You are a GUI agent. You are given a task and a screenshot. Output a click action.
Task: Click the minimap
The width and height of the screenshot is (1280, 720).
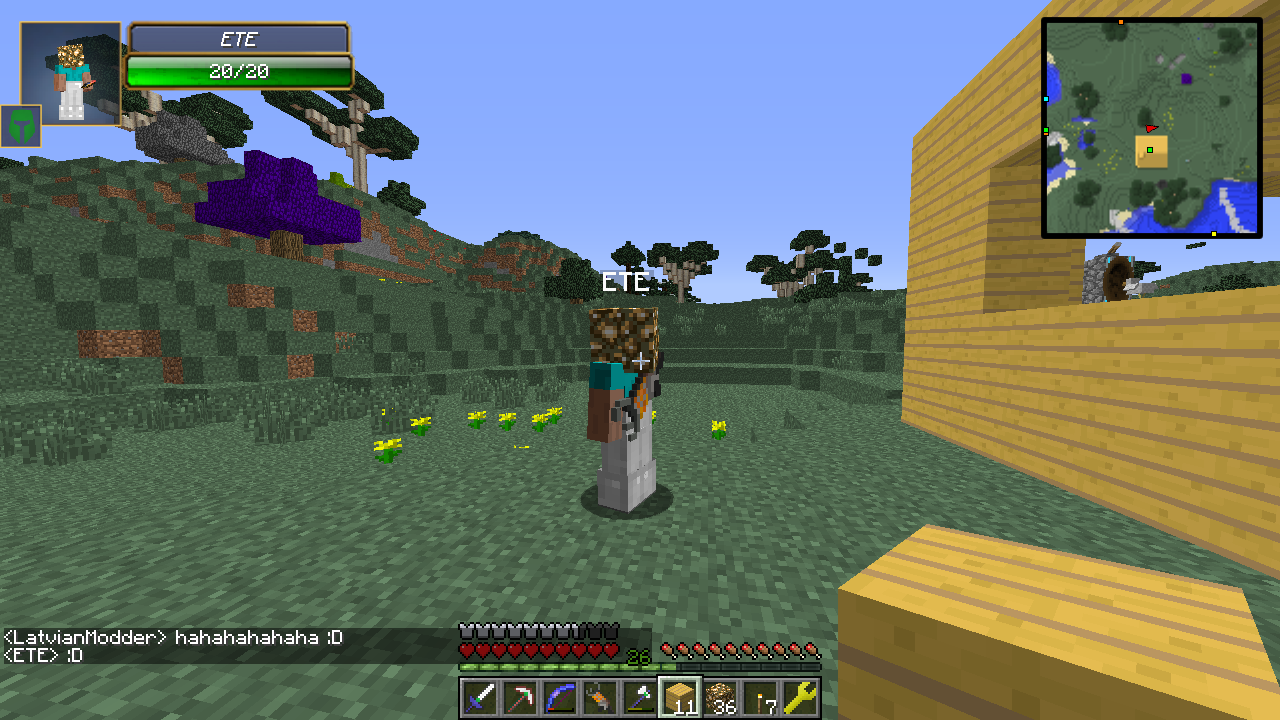pyautogui.click(x=1152, y=128)
